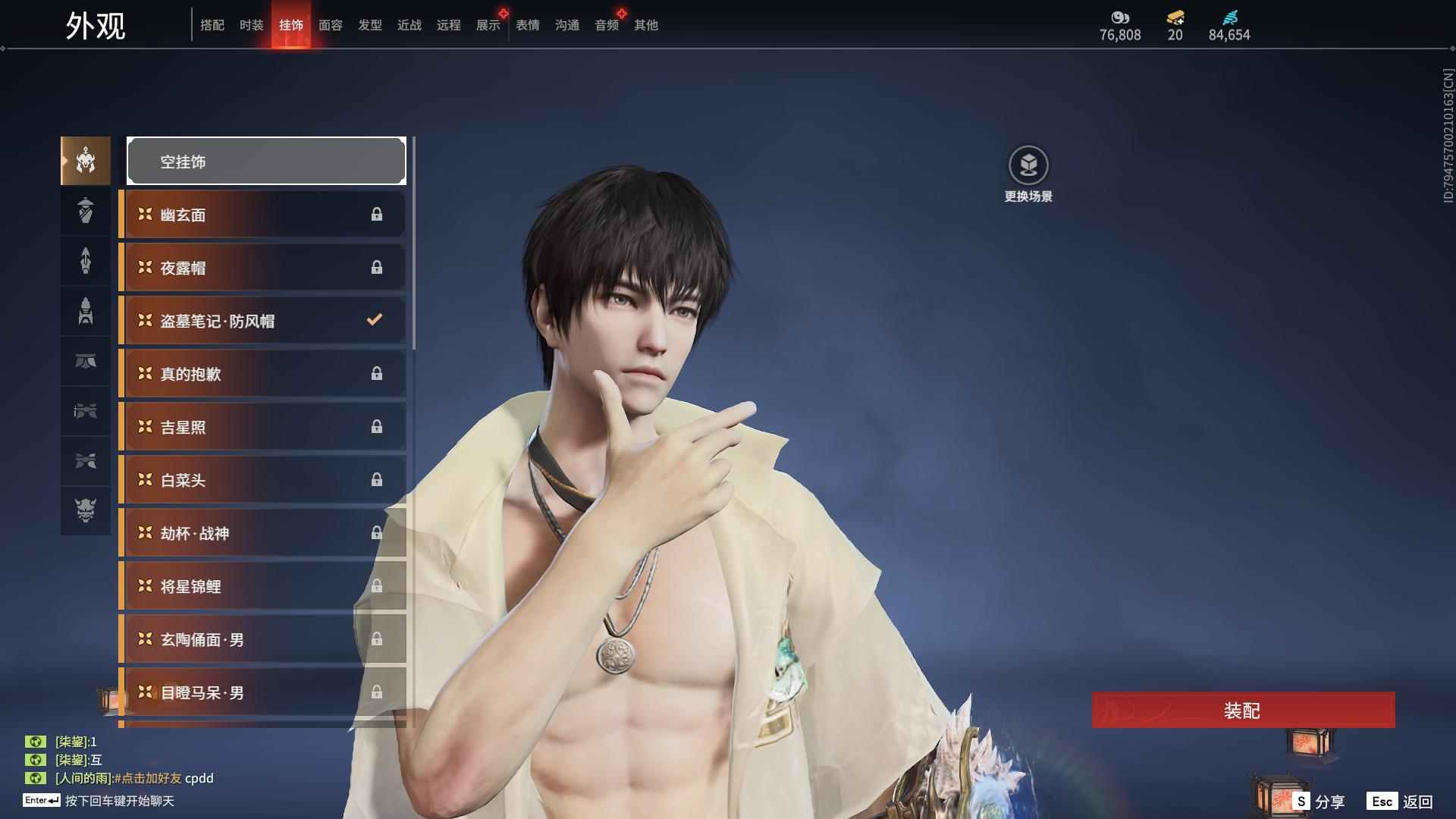Pick the 盗墓笔记·防风帽 accessory
Viewport: 1456px width, 819px height.
[262, 321]
